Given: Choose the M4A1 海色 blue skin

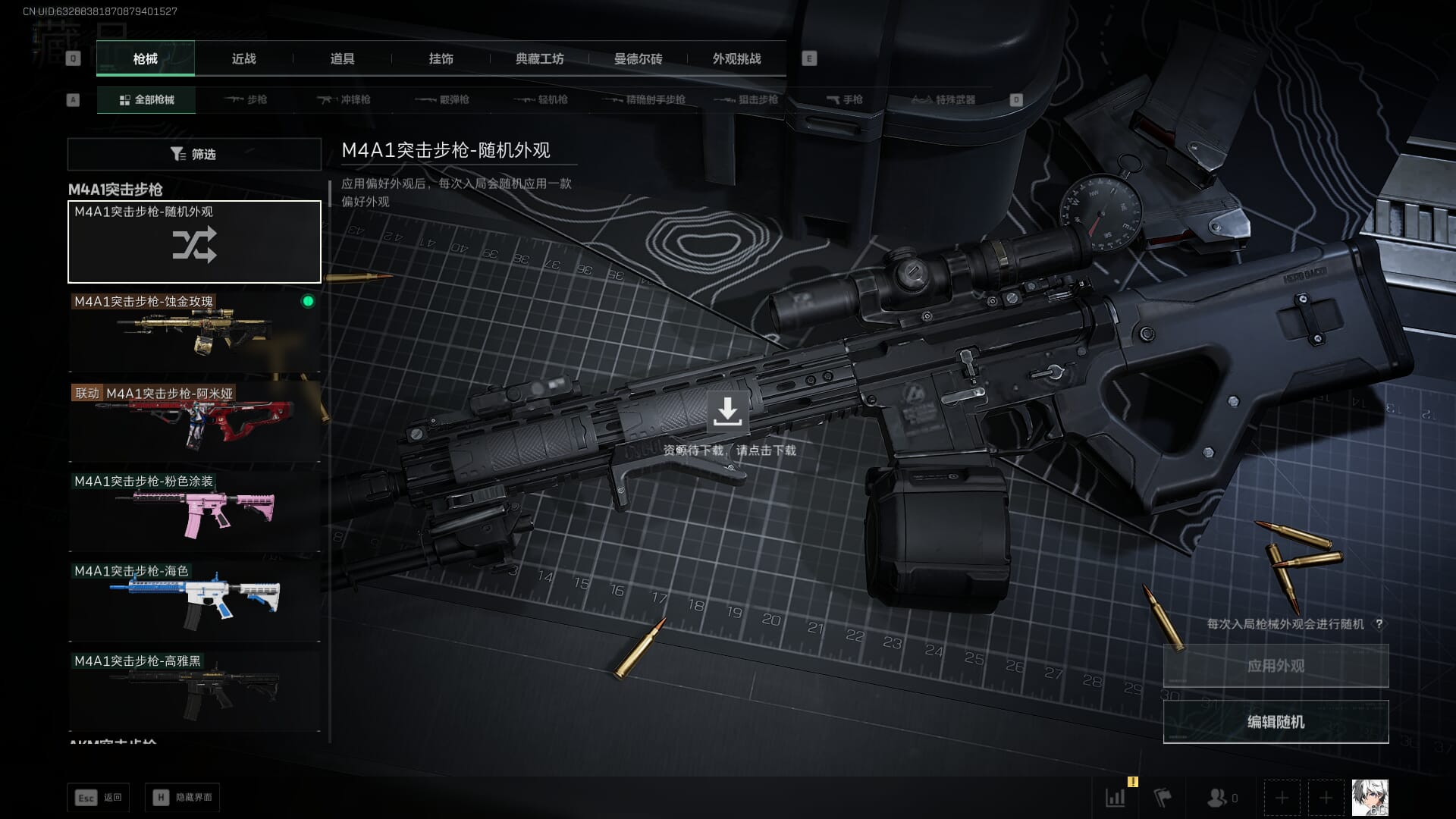Looking at the screenshot, I should [x=194, y=601].
